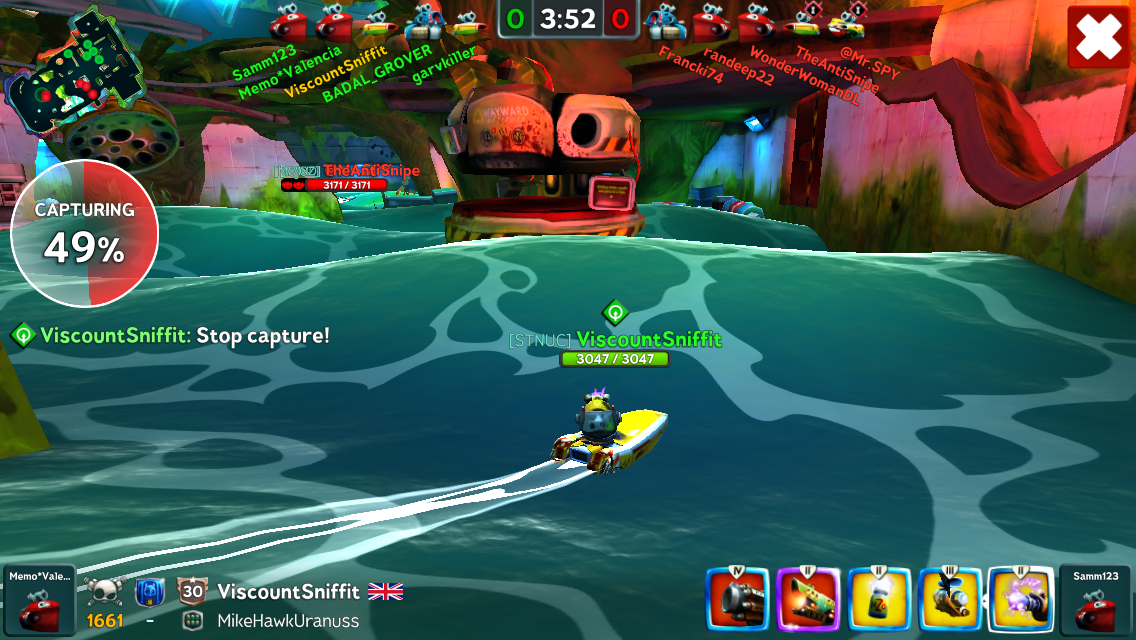
Task: Close the spectator view with the X
Action: pos(1098,37)
